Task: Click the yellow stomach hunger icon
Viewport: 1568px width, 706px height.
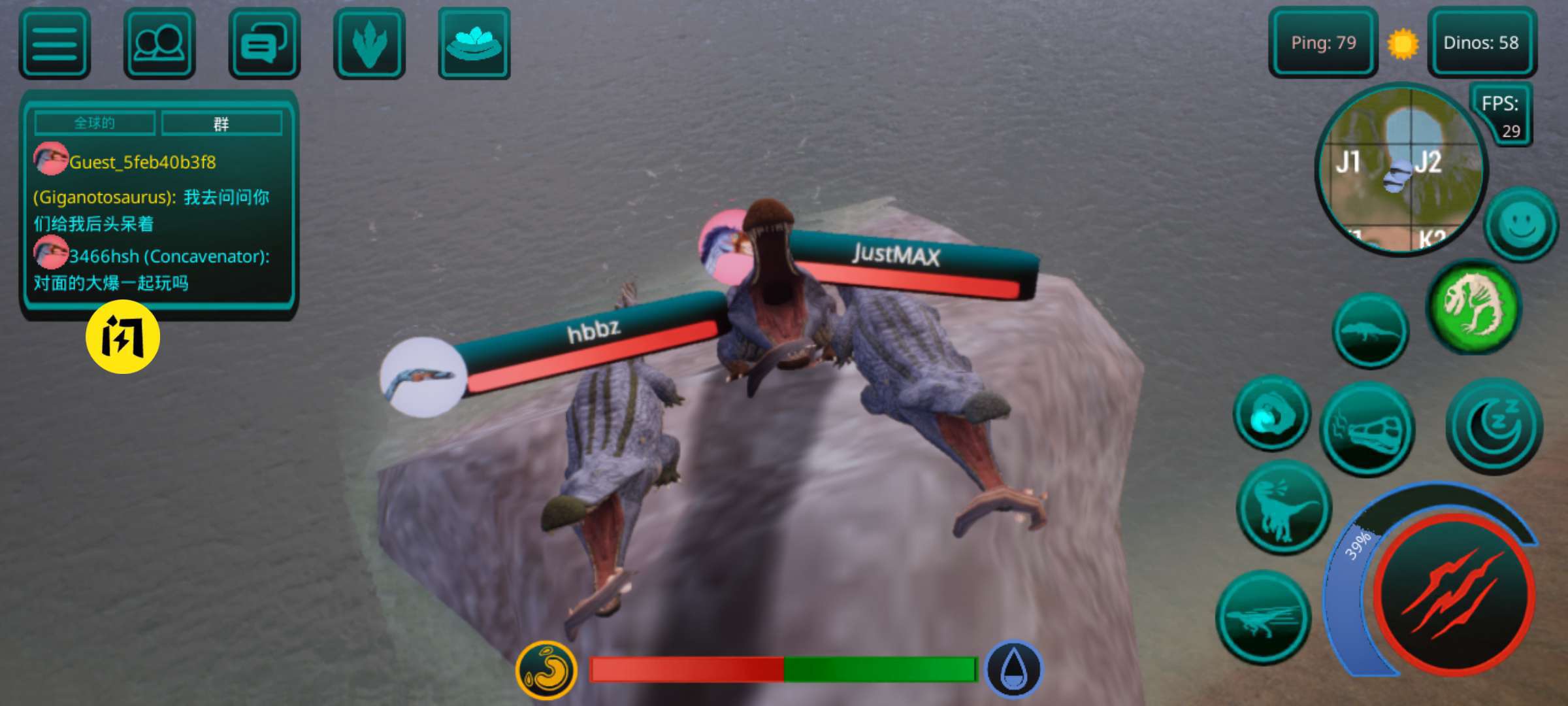Action: (x=546, y=670)
